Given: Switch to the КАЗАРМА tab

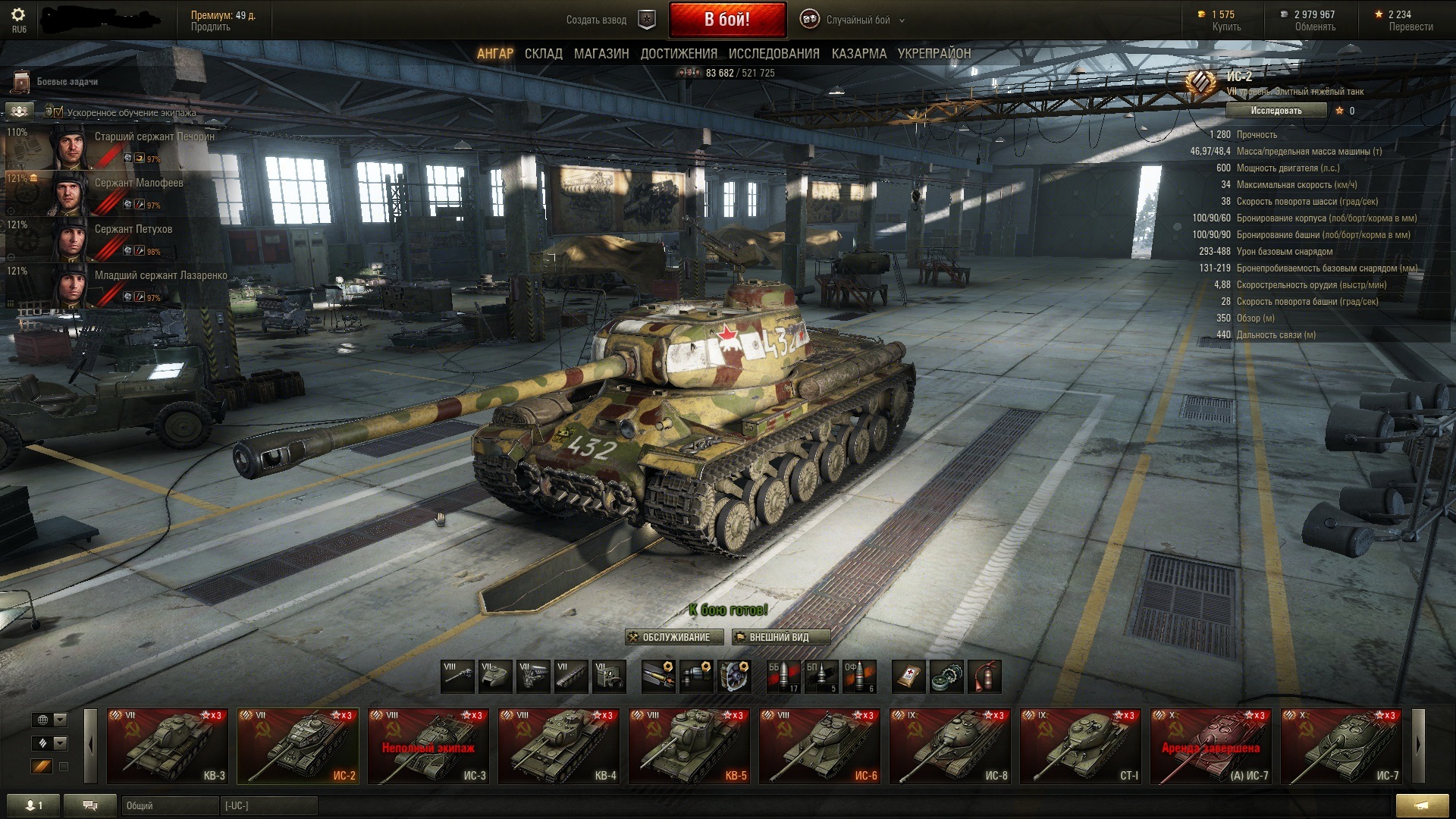Looking at the screenshot, I should 858,54.
